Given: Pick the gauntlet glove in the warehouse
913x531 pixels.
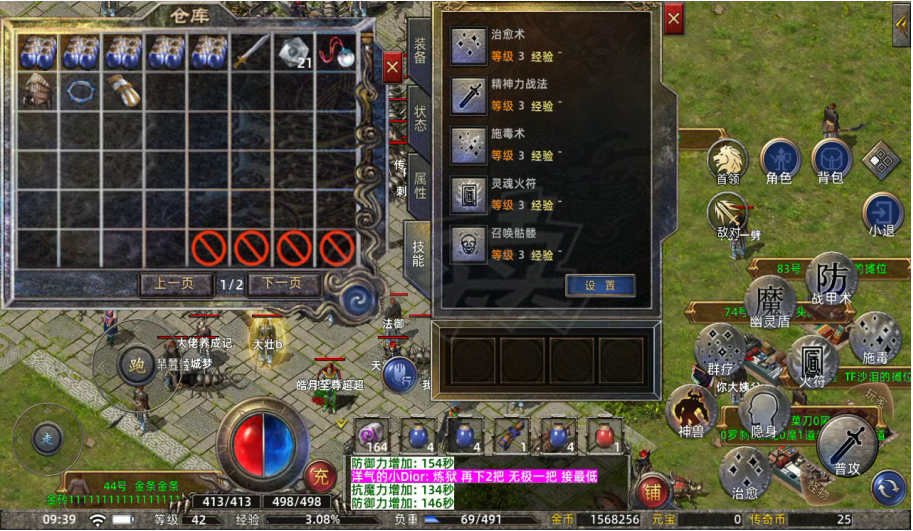Looking at the screenshot, I should (x=122, y=90).
